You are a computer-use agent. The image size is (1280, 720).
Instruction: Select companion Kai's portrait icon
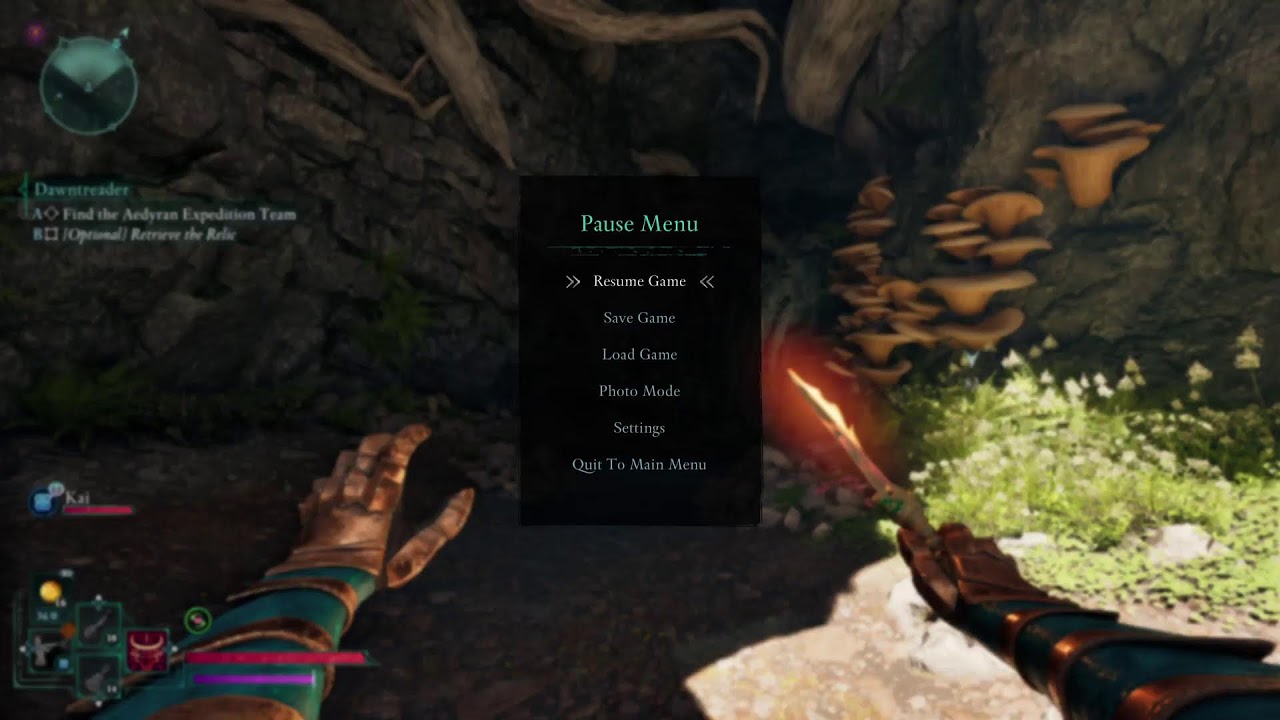coord(44,501)
